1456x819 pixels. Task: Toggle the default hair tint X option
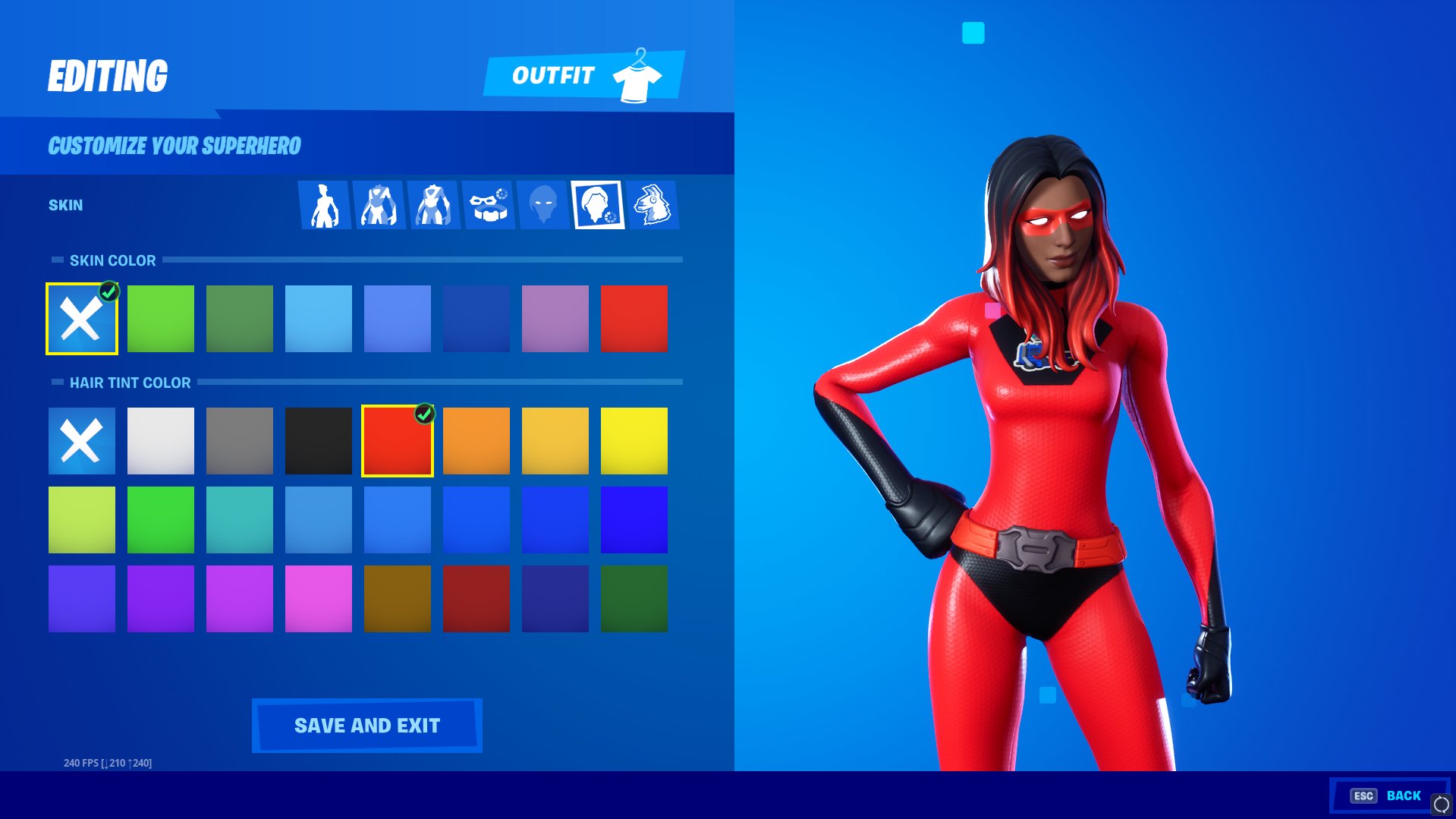81,440
